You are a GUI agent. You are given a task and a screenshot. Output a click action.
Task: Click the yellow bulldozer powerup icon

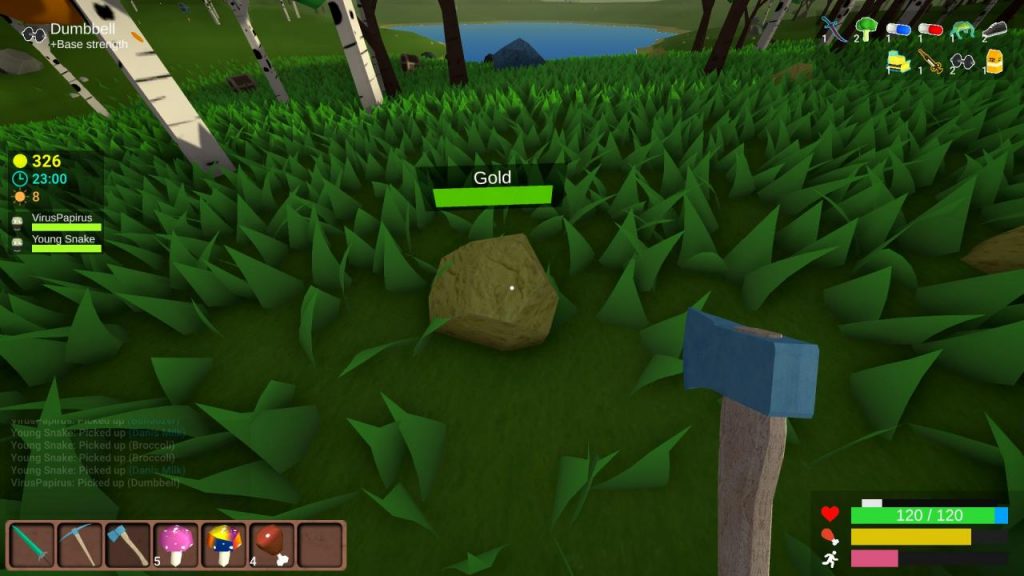[x=898, y=63]
